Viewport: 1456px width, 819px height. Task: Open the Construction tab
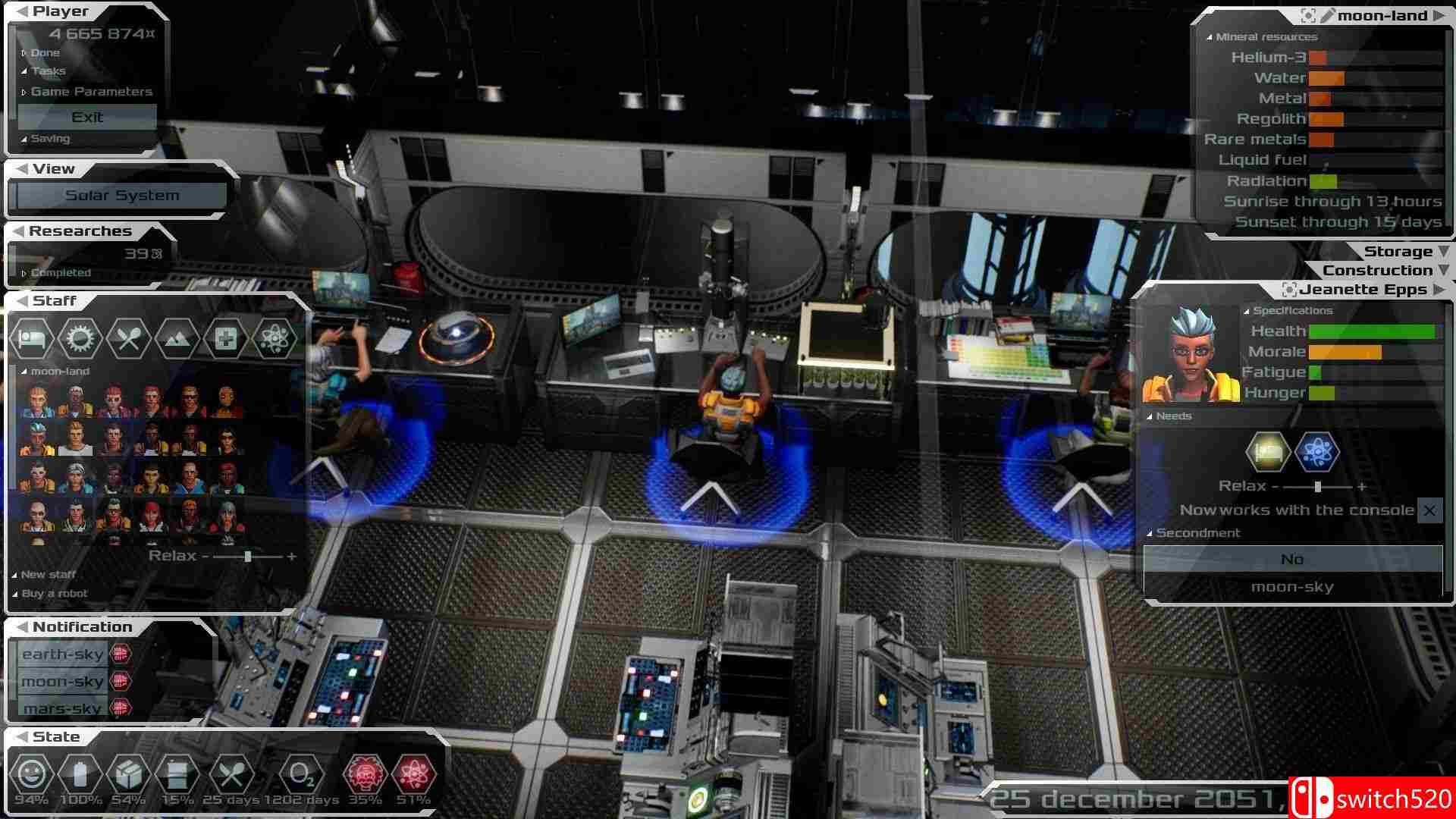coord(1376,270)
